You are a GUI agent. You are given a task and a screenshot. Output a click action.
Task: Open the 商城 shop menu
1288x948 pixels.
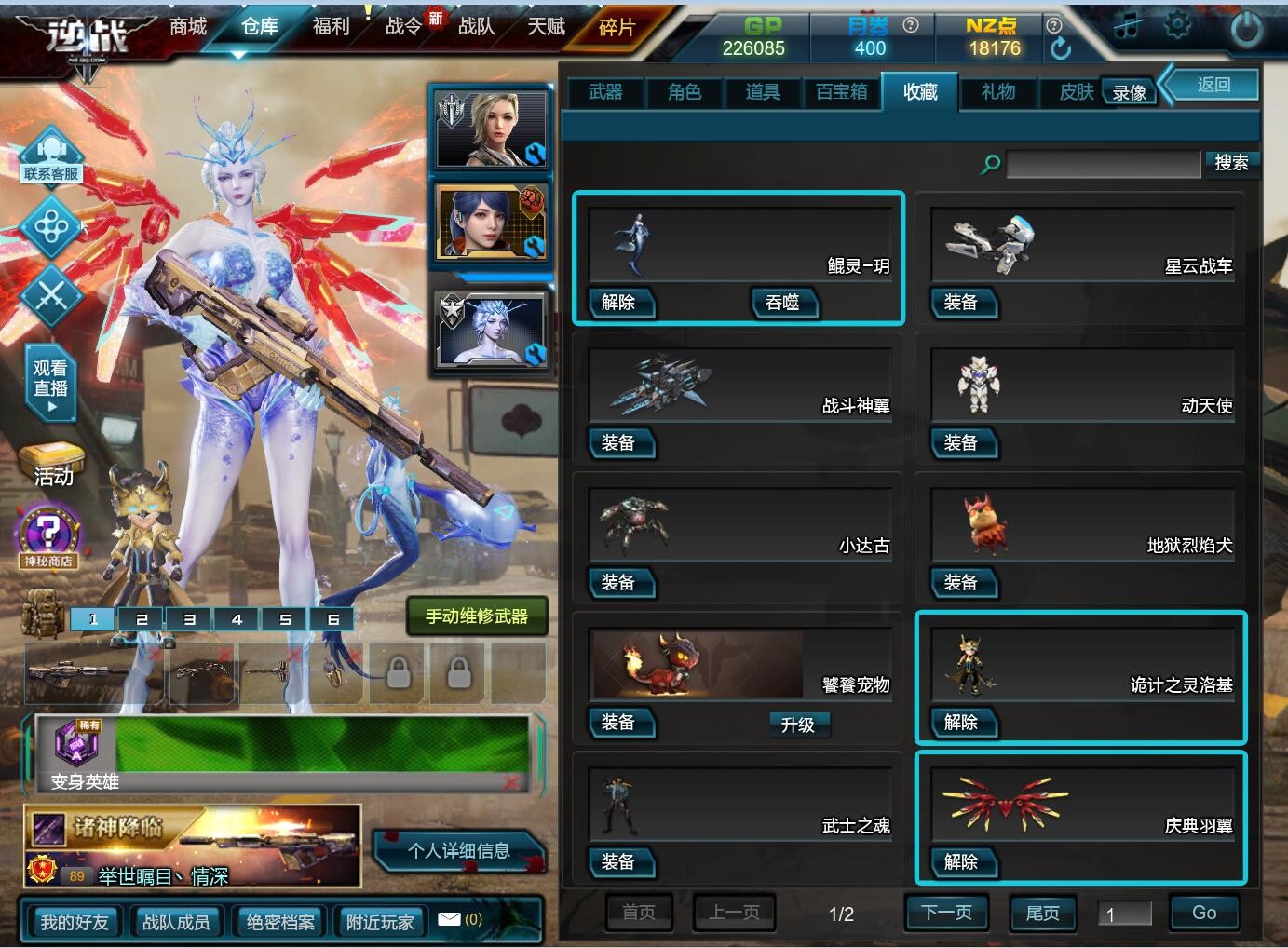point(188,27)
